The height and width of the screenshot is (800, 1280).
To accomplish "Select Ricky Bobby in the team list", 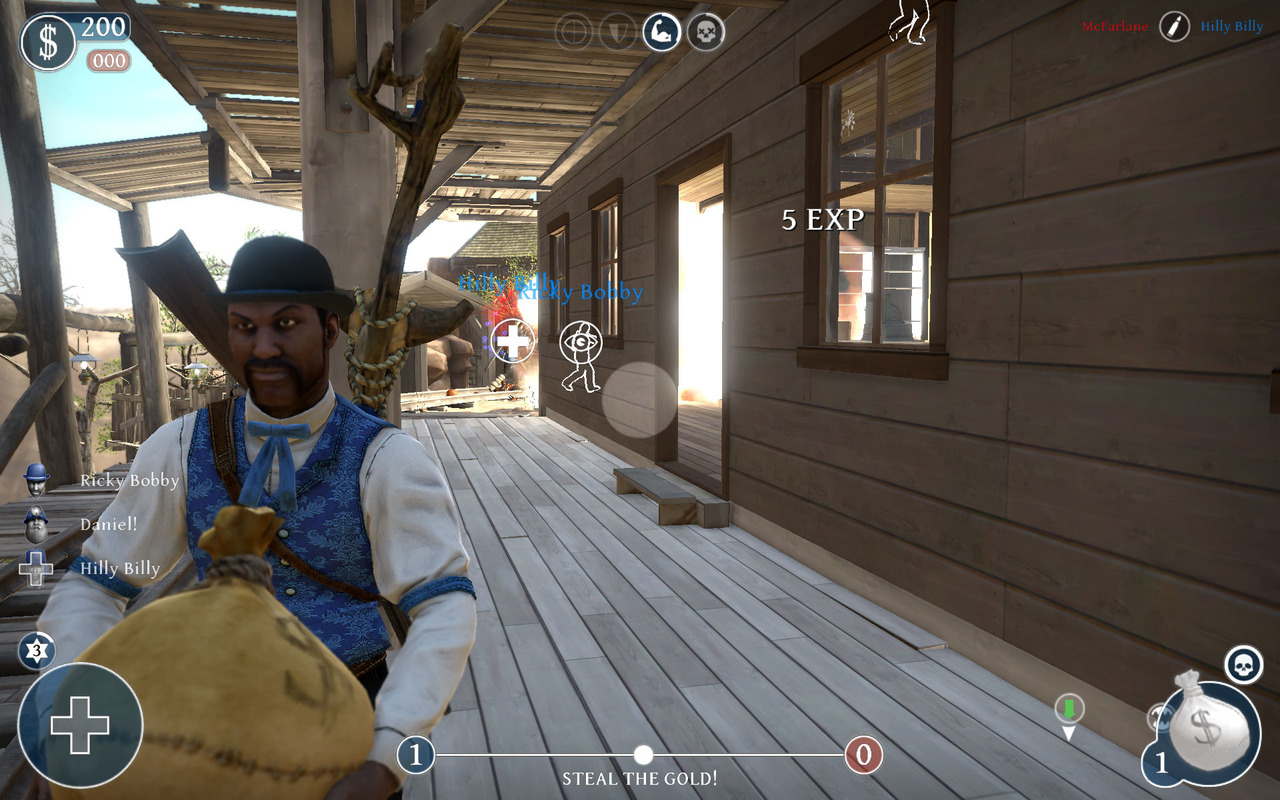I will pos(129,481).
